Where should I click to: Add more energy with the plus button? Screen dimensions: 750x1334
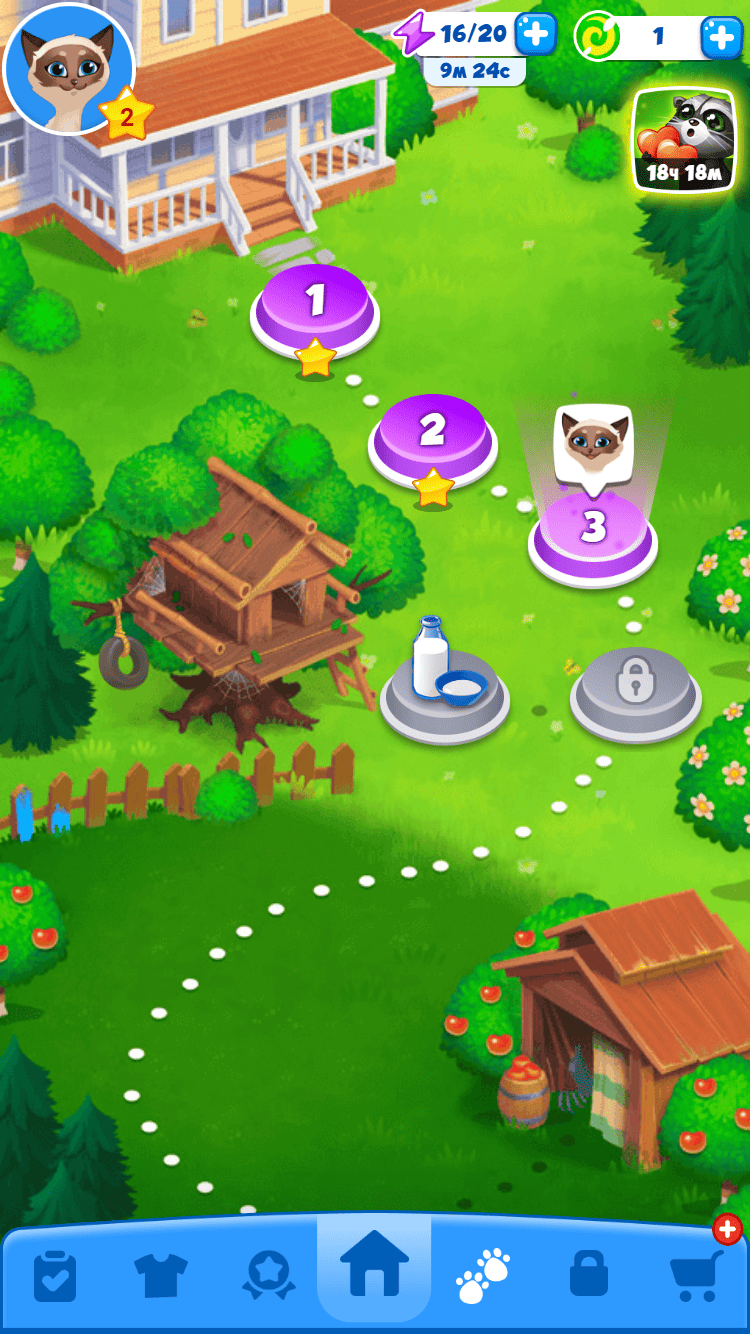(535, 35)
